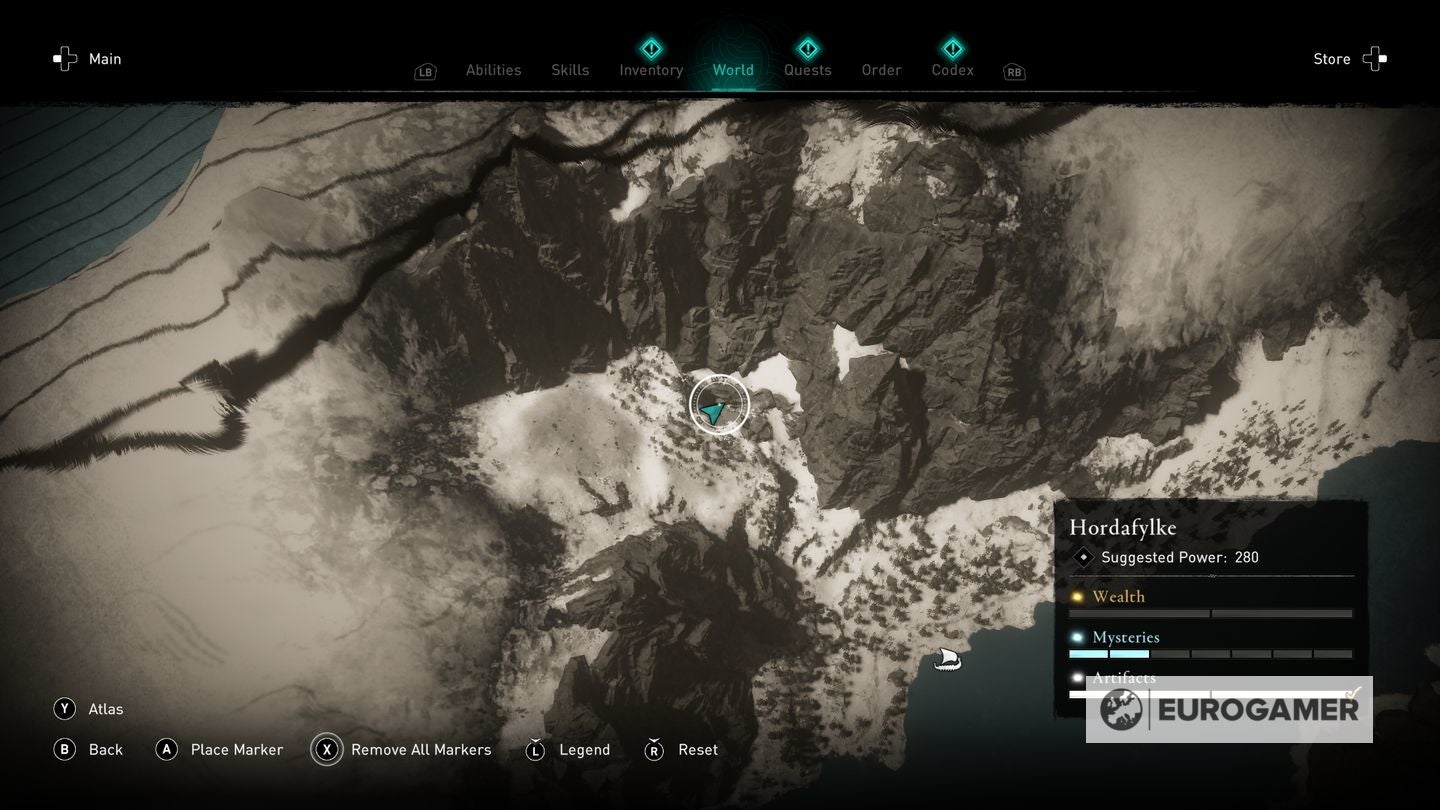Screen dimensions: 1440x810
Task: Open the Main menu plus icon
Action: click(64, 58)
